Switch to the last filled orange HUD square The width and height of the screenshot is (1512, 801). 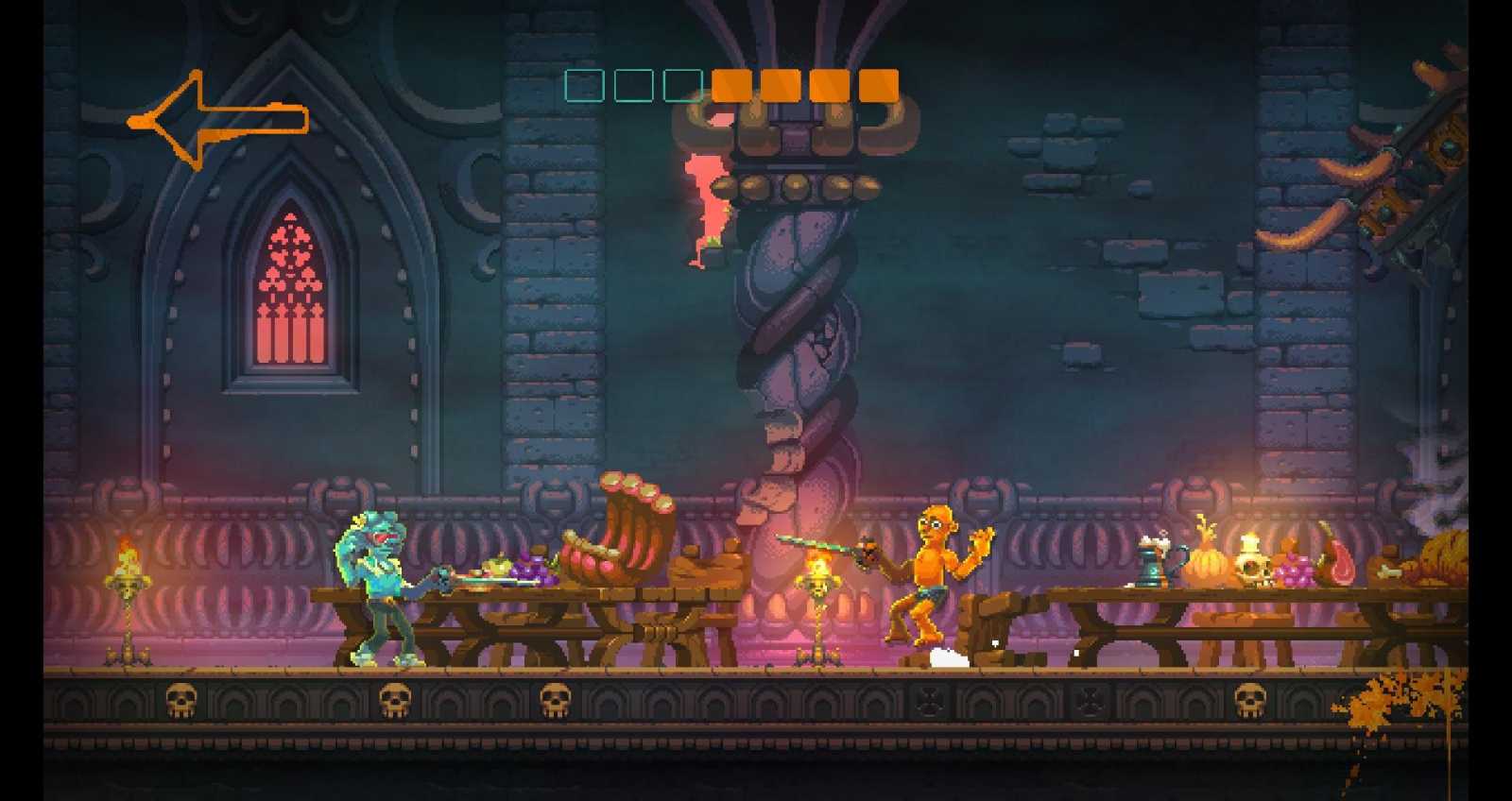876,87
